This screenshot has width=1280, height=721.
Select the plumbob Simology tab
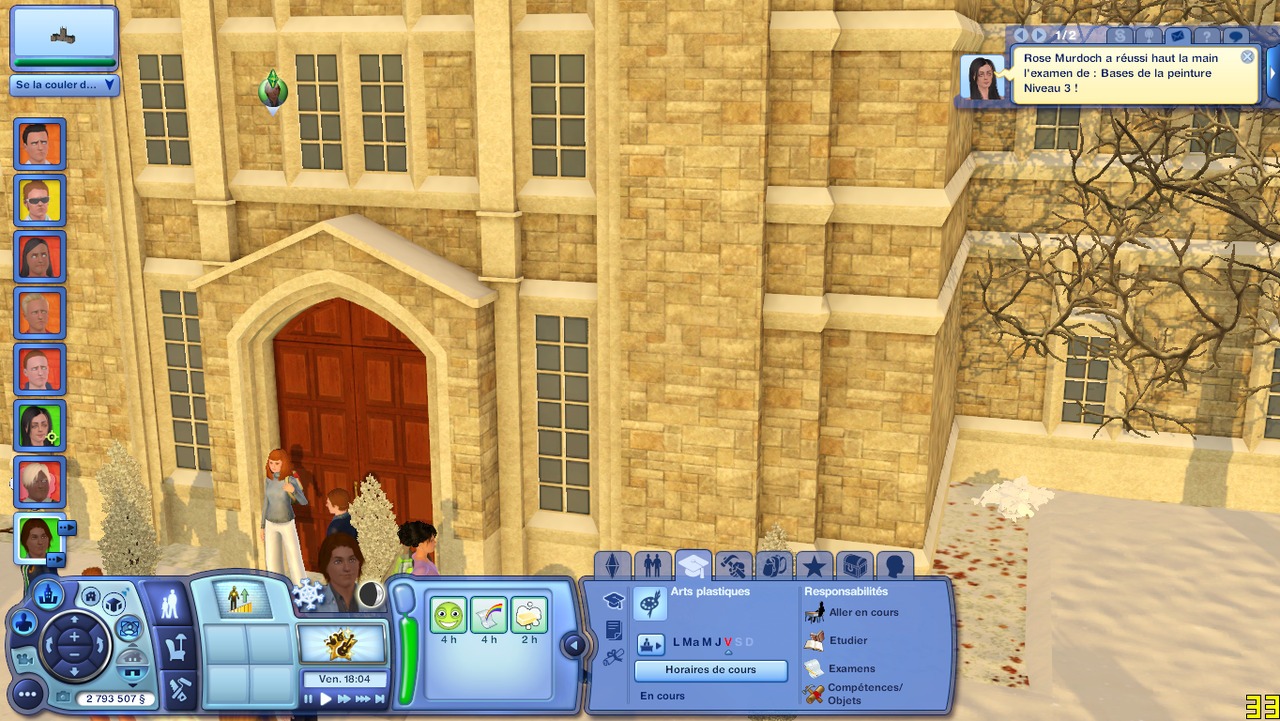tap(612, 566)
